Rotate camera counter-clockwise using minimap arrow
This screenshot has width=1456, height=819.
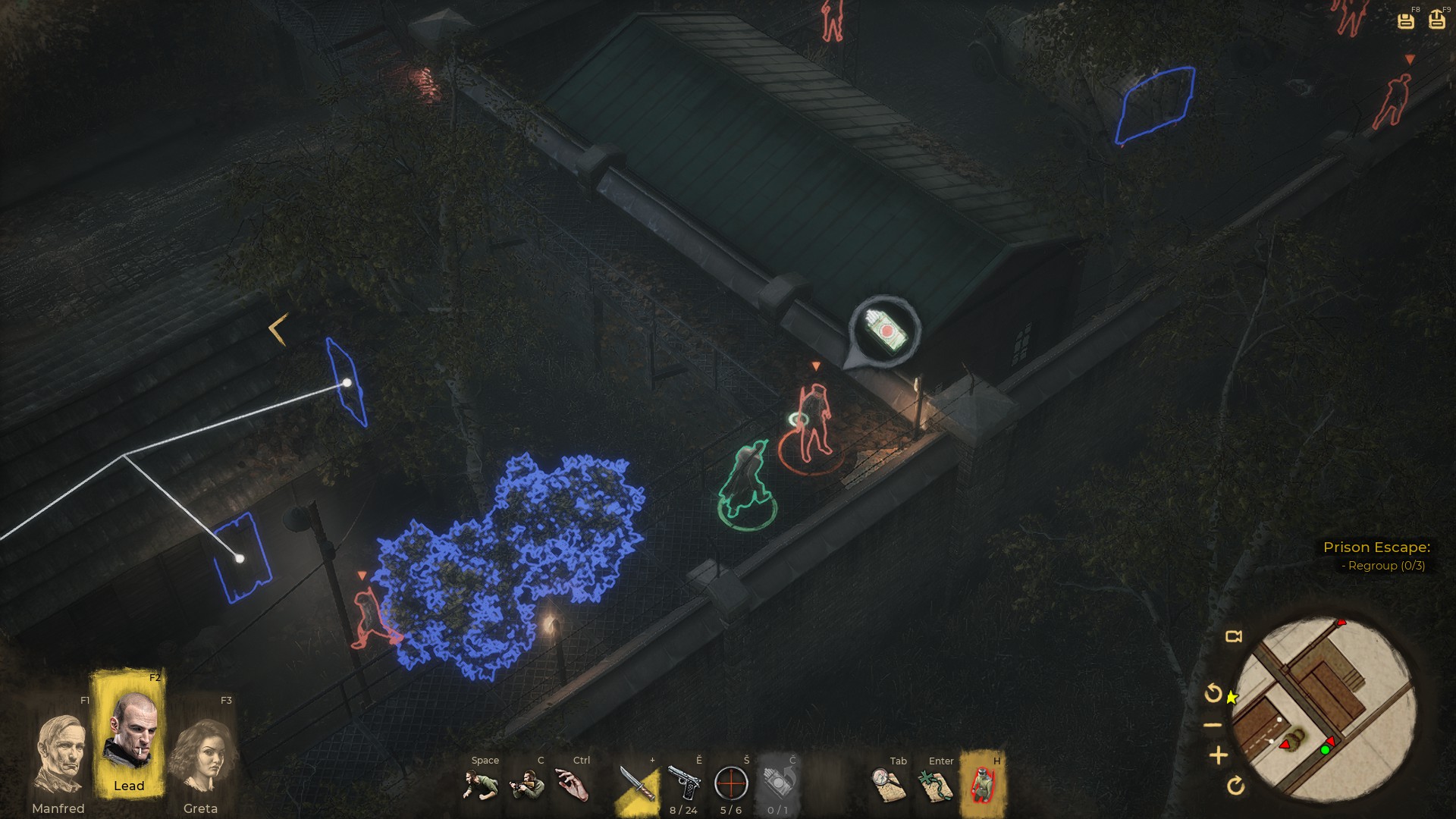point(1213,693)
